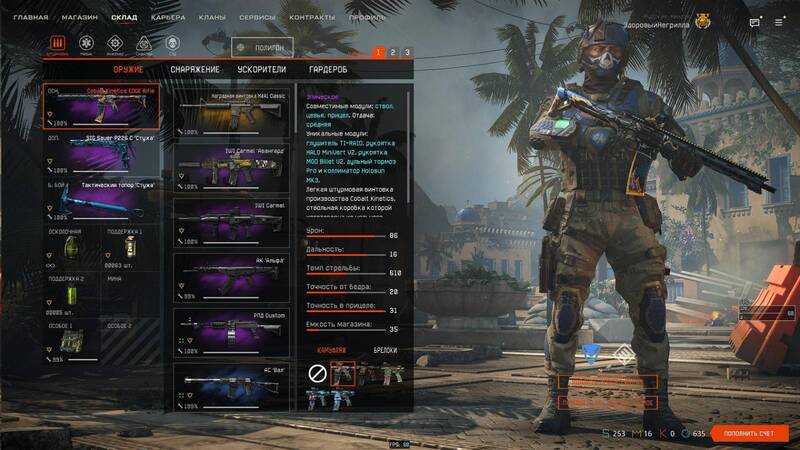Screen dimensions: 800x450
Task: Go to the МАГАЗИН shop section
Action: 78,18
